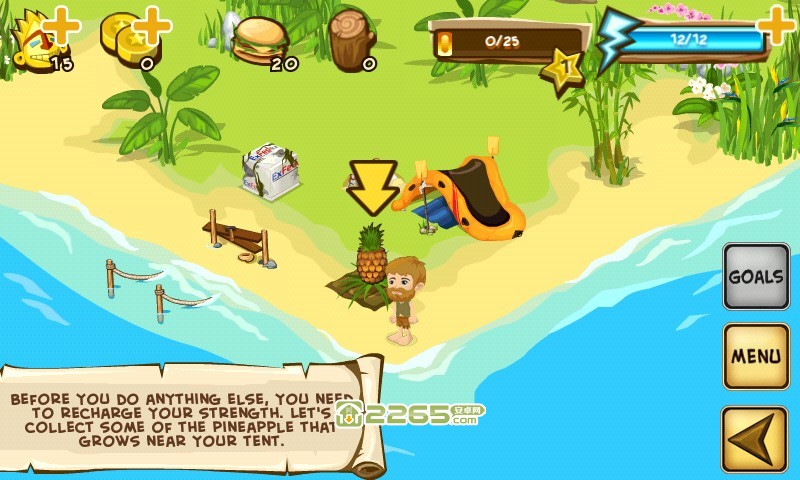Image resolution: width=800 pixels, height=480 pixels.
Task: Collect the pineapple marked by the arrow
Action: click(371, 258)
